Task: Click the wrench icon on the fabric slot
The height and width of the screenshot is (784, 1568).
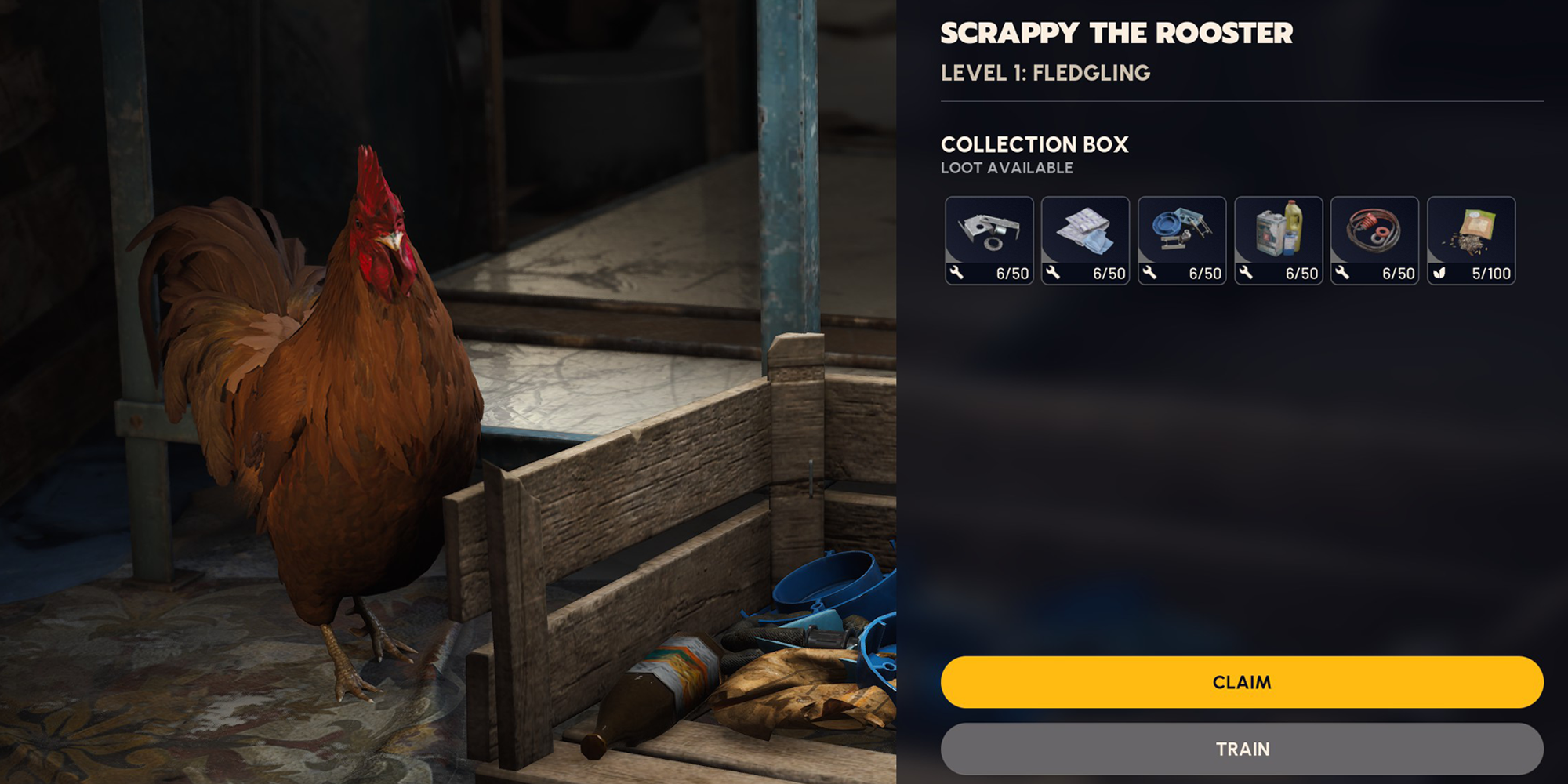Action: coord(1054,274)
